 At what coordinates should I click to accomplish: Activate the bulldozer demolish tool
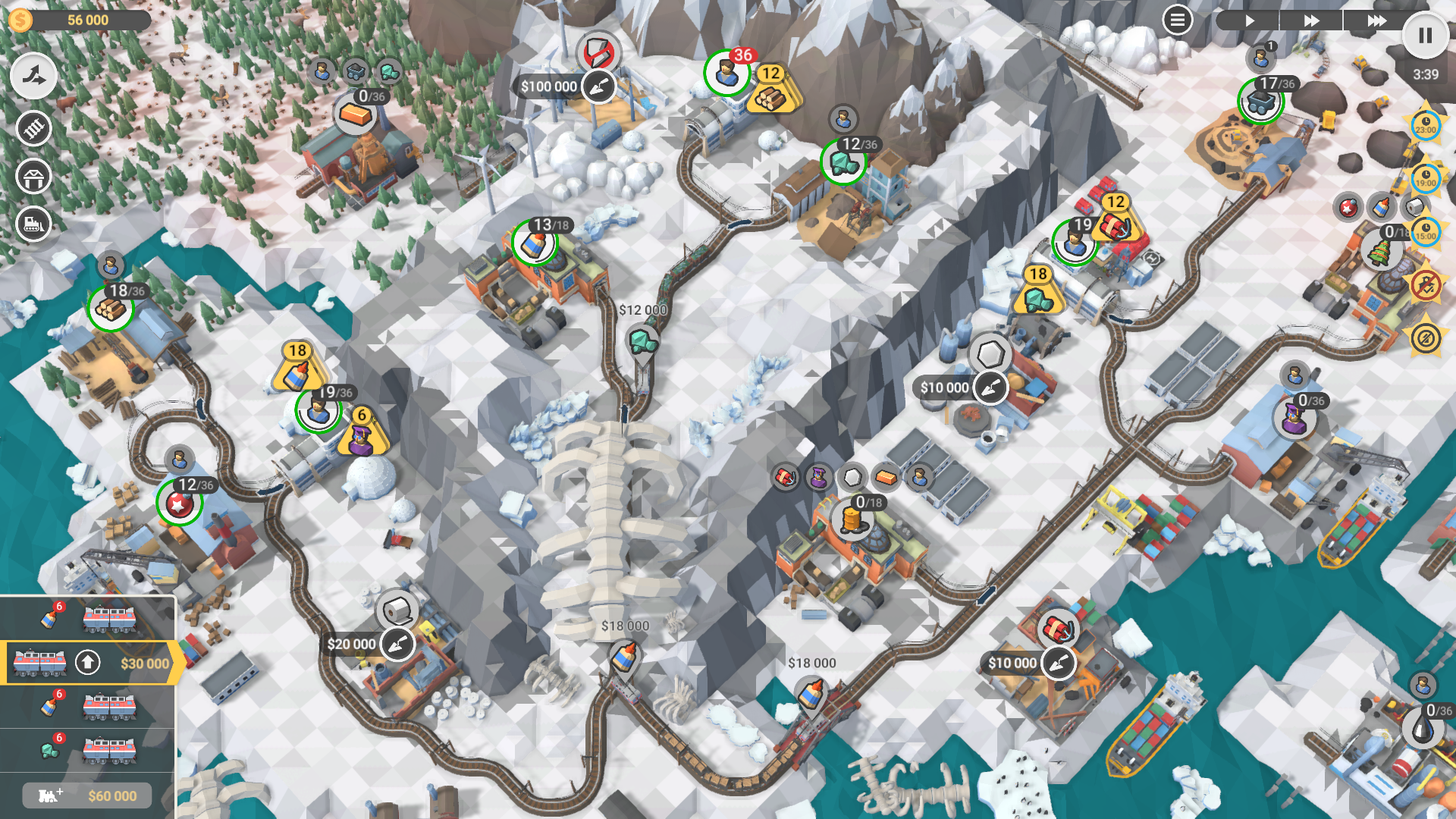tap(33, 225)
